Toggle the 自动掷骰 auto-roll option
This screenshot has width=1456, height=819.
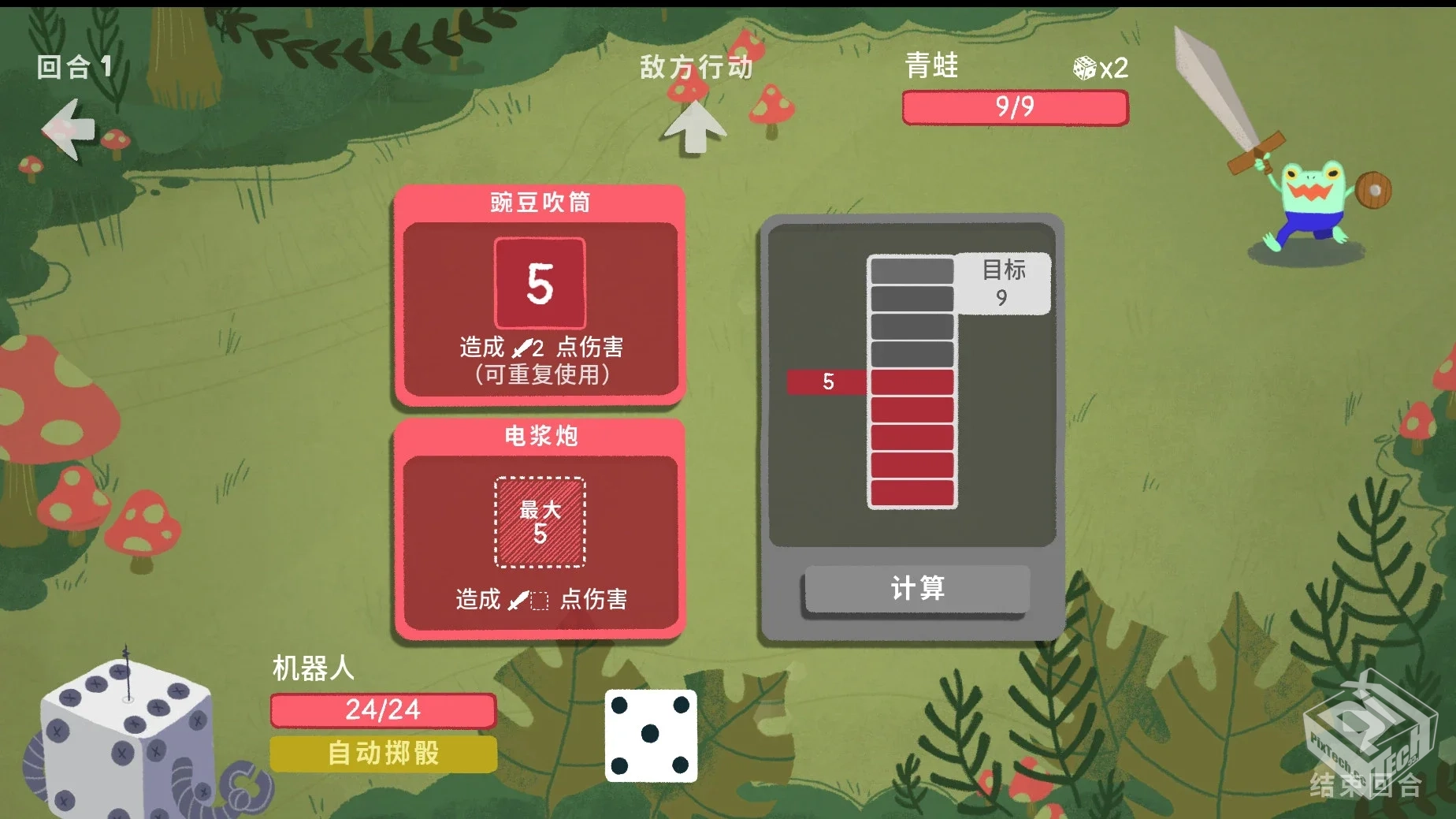[x=382, y=753]
